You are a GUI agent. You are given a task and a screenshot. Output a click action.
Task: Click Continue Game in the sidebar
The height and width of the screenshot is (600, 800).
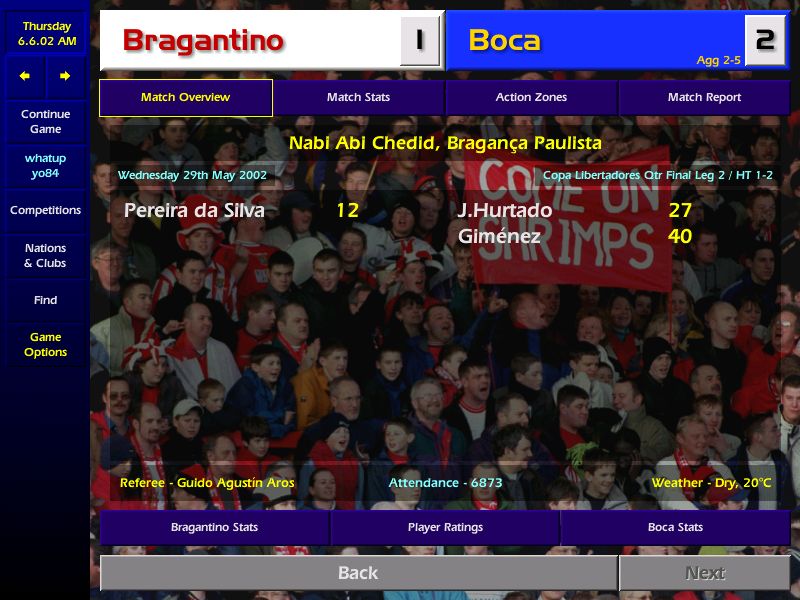coord(45,121)
